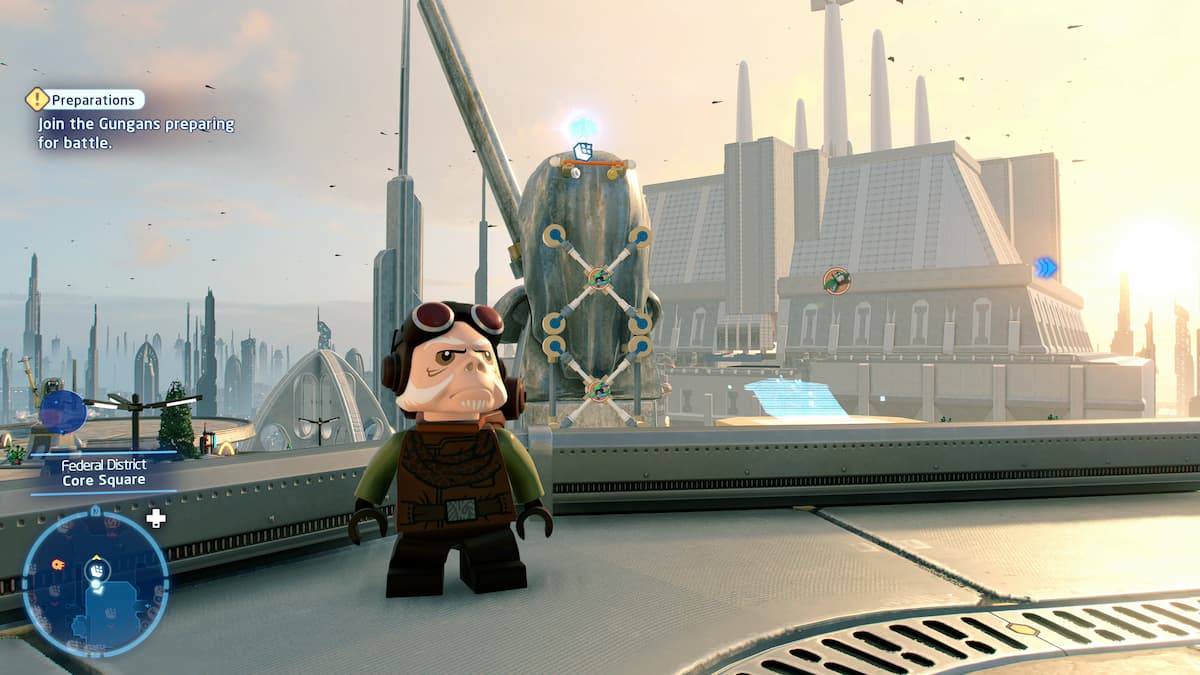The width and height of the screenshot is (1200, 675).
Task: Select the Federal District Core Square label
Action: [104, 472]
